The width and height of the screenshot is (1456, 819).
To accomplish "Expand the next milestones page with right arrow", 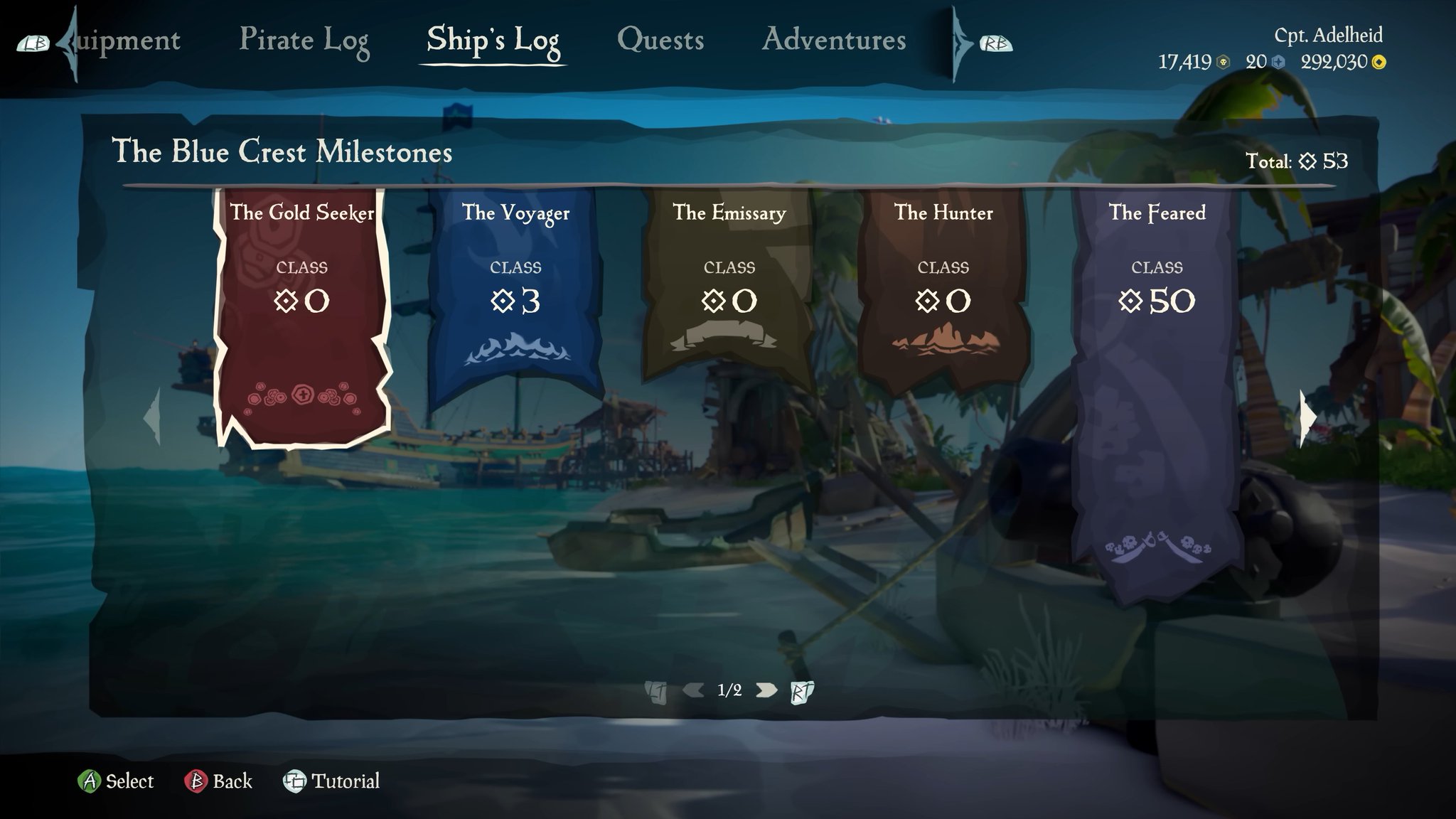I will [x=1308, y=419].
